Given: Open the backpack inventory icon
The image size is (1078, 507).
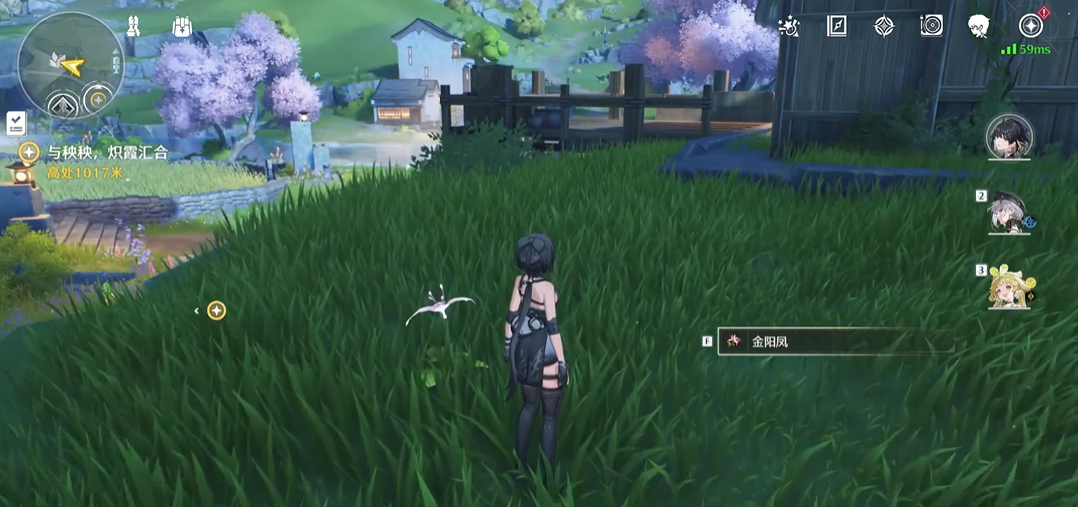Looking at the screenshot, I should [181, 27].
